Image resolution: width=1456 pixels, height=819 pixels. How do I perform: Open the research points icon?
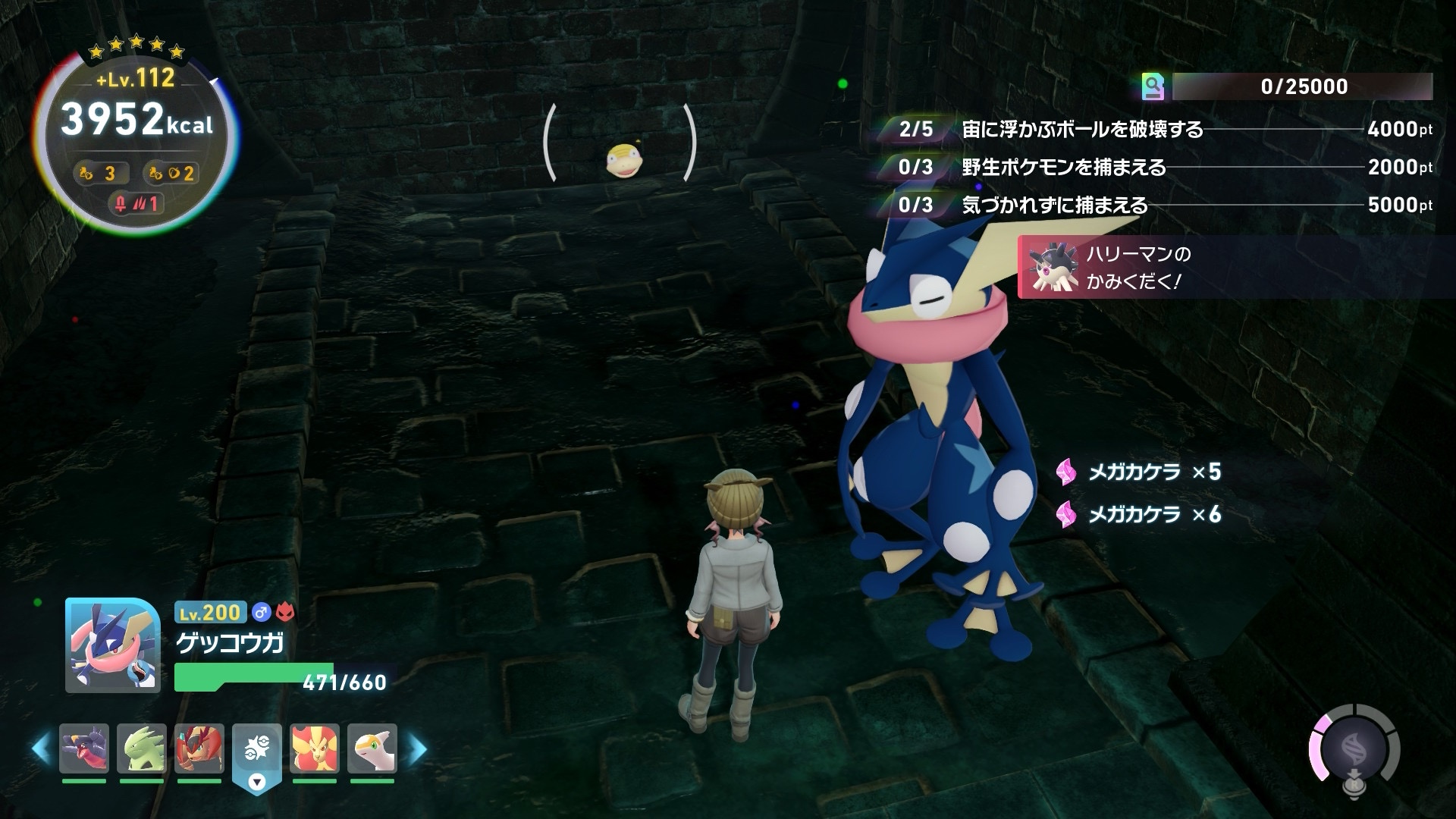coord(1153,87)
